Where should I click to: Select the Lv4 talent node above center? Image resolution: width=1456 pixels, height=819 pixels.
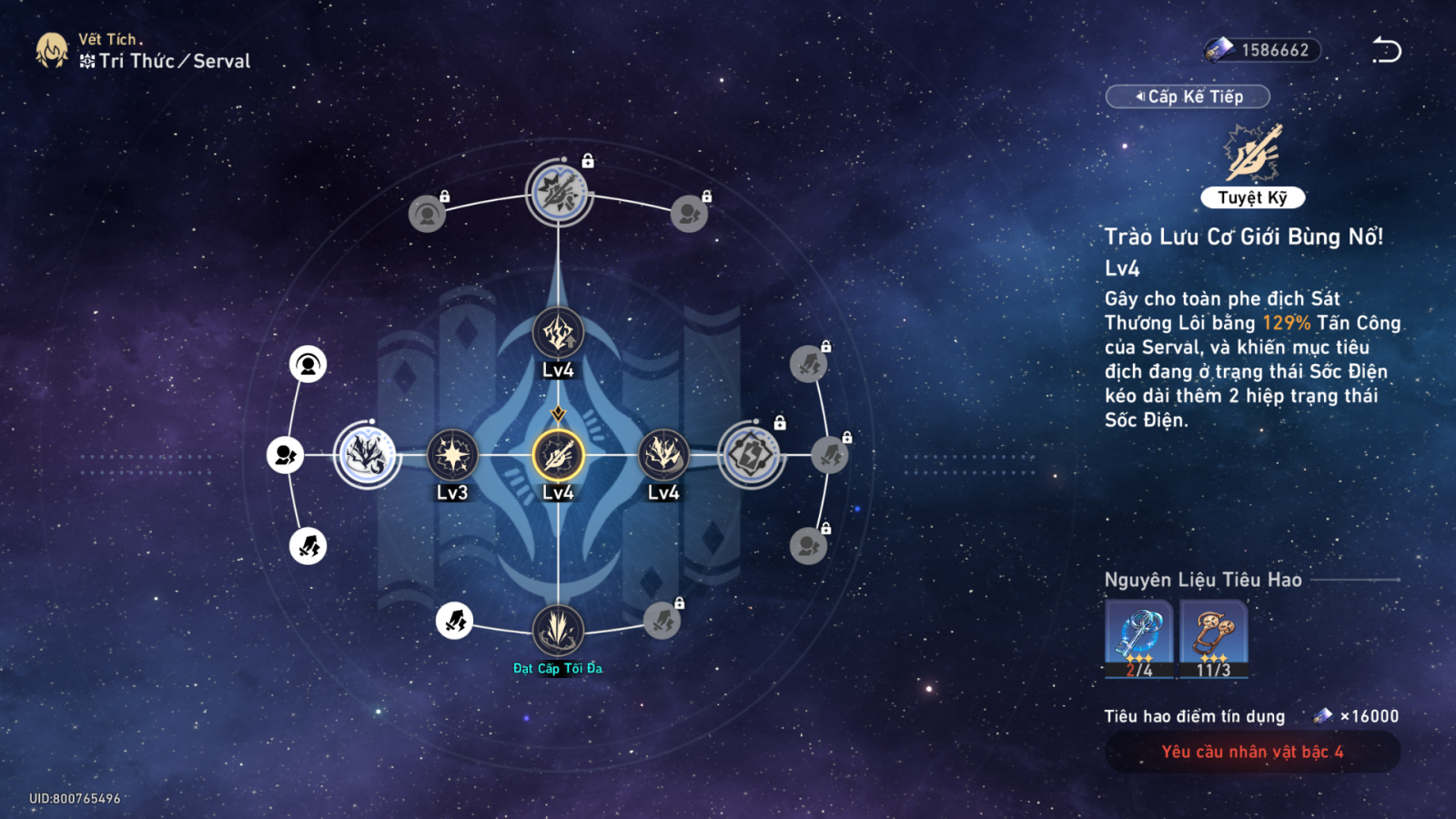click(558, 333)
